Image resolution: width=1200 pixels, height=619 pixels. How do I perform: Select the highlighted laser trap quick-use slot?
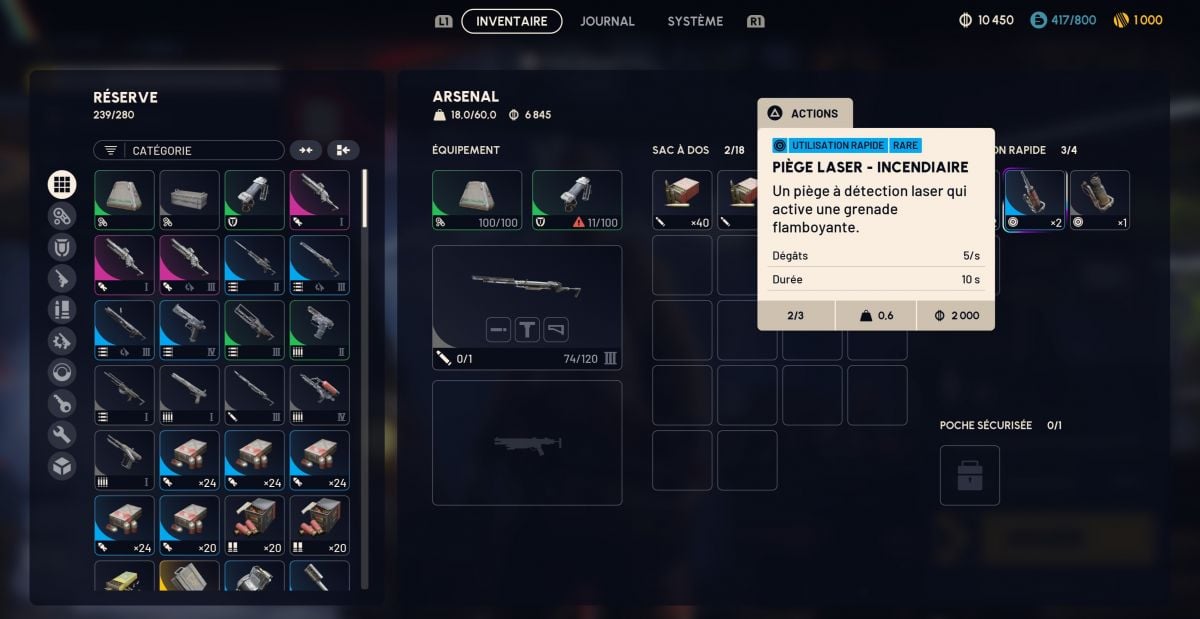pos(1034,200)
